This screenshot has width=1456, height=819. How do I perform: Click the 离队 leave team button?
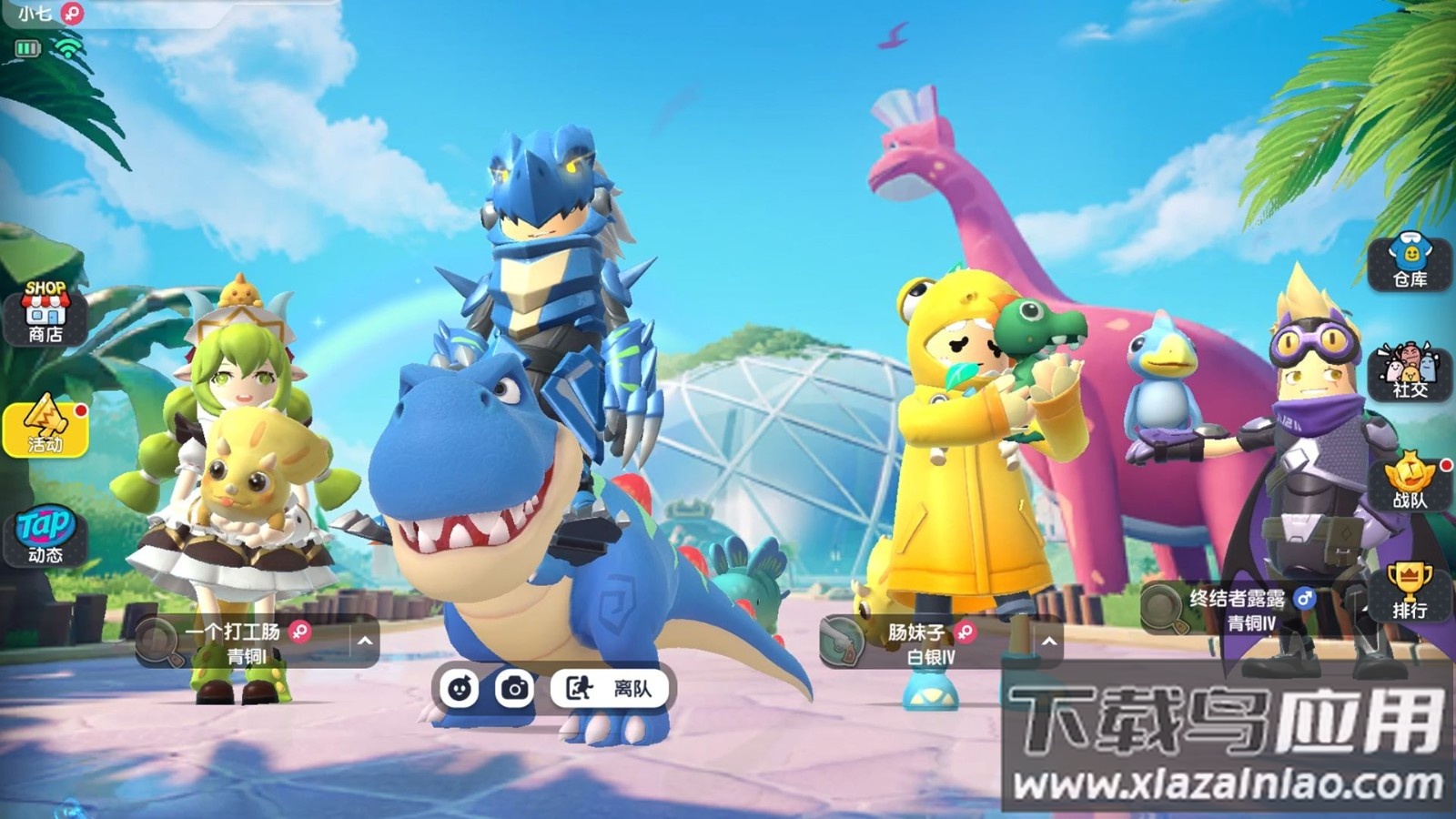(x=610, y=689)
